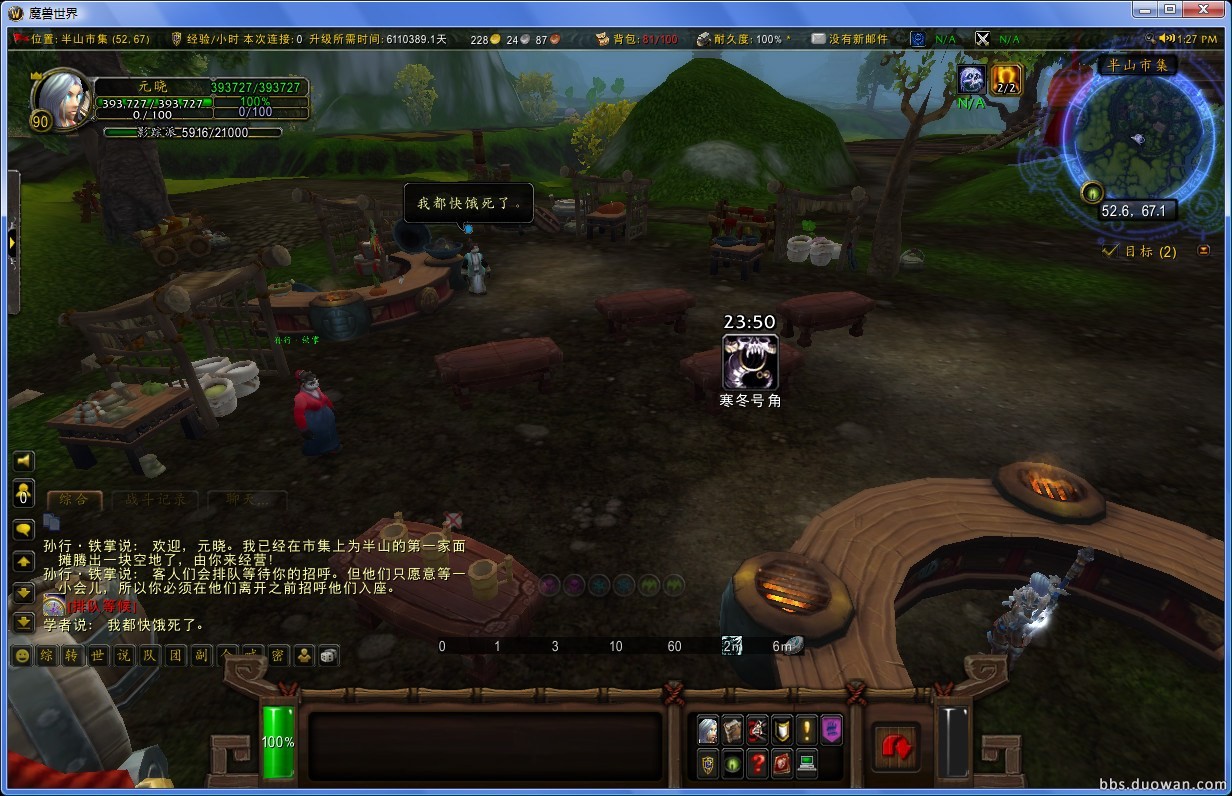Click the [排队等候] chat link
Screen dimensions: 1232x796
[x=100, y=606]
